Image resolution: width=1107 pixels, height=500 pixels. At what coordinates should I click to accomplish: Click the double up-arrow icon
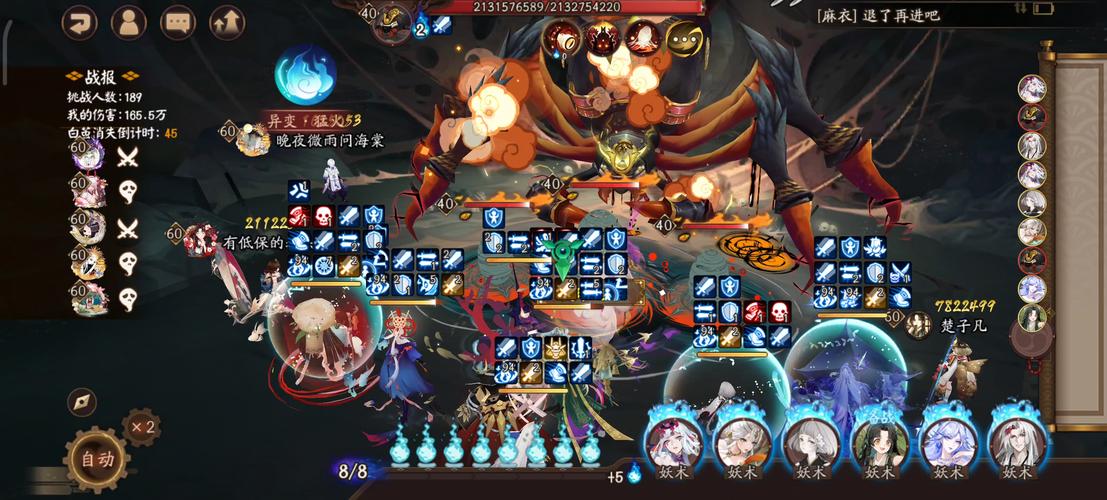pos(227,22)
